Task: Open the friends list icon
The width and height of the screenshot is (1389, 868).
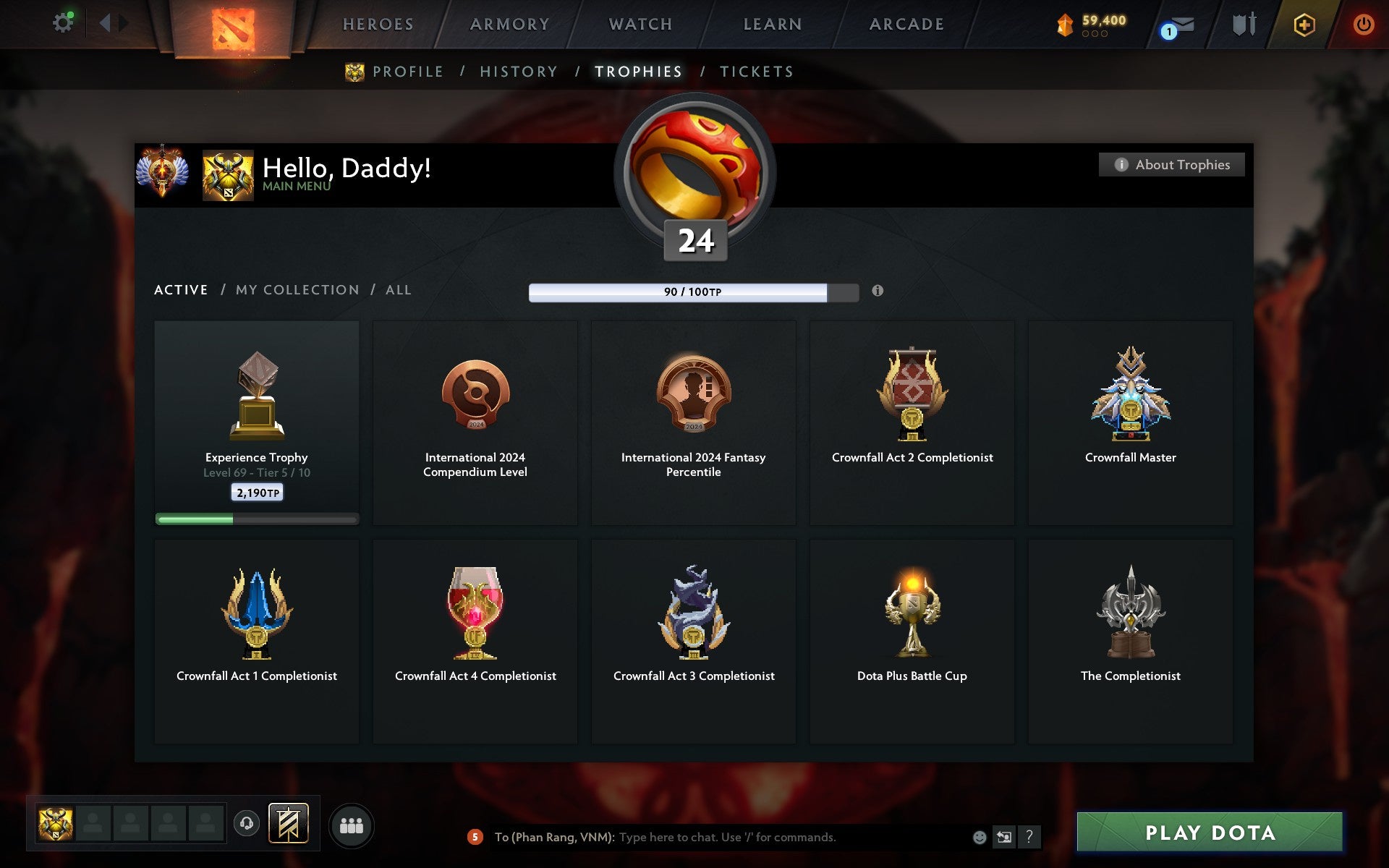Action: pyautogui.click(x=352, y=824)
